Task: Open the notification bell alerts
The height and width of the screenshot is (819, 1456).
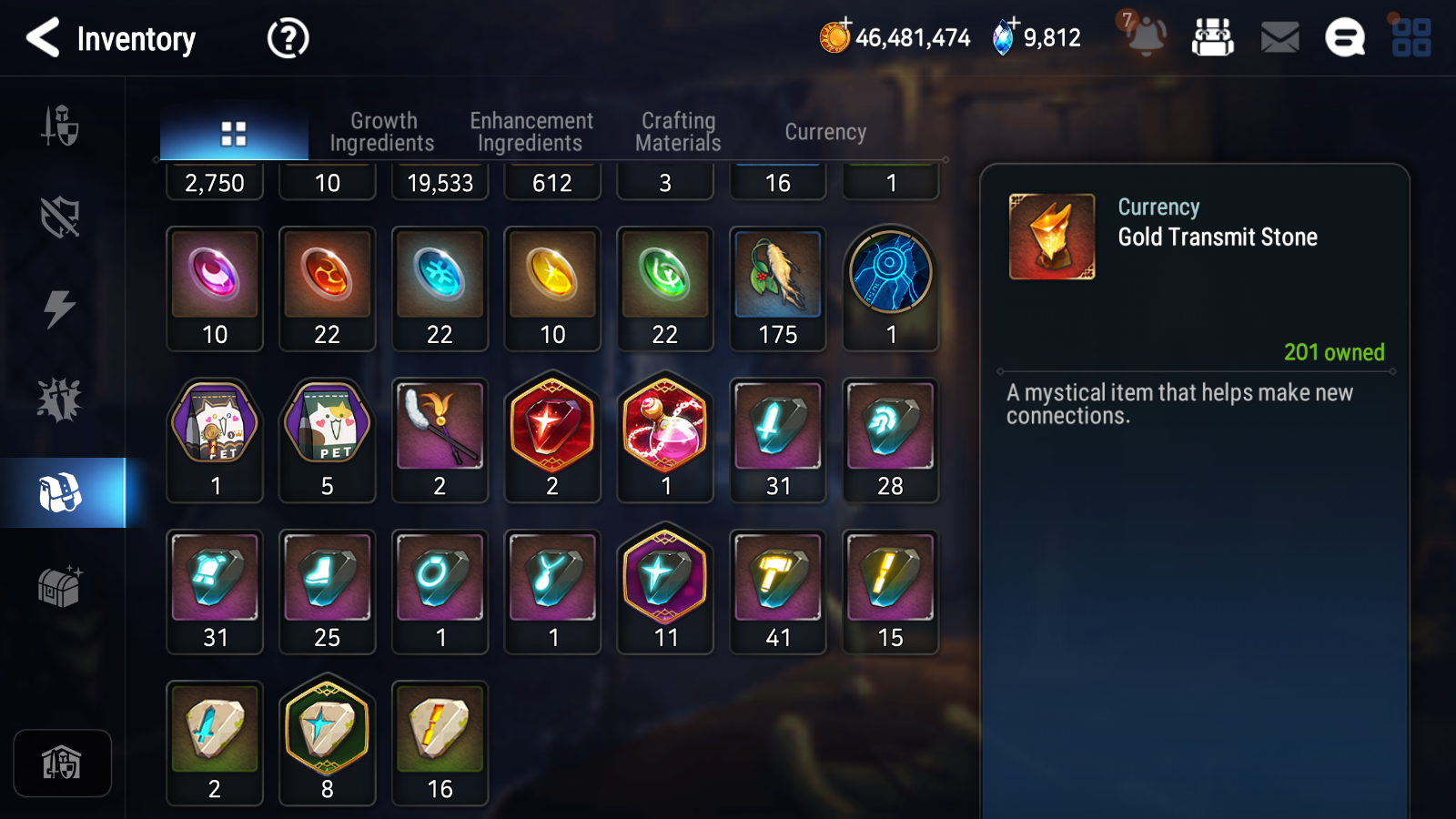Action: 1145,36
